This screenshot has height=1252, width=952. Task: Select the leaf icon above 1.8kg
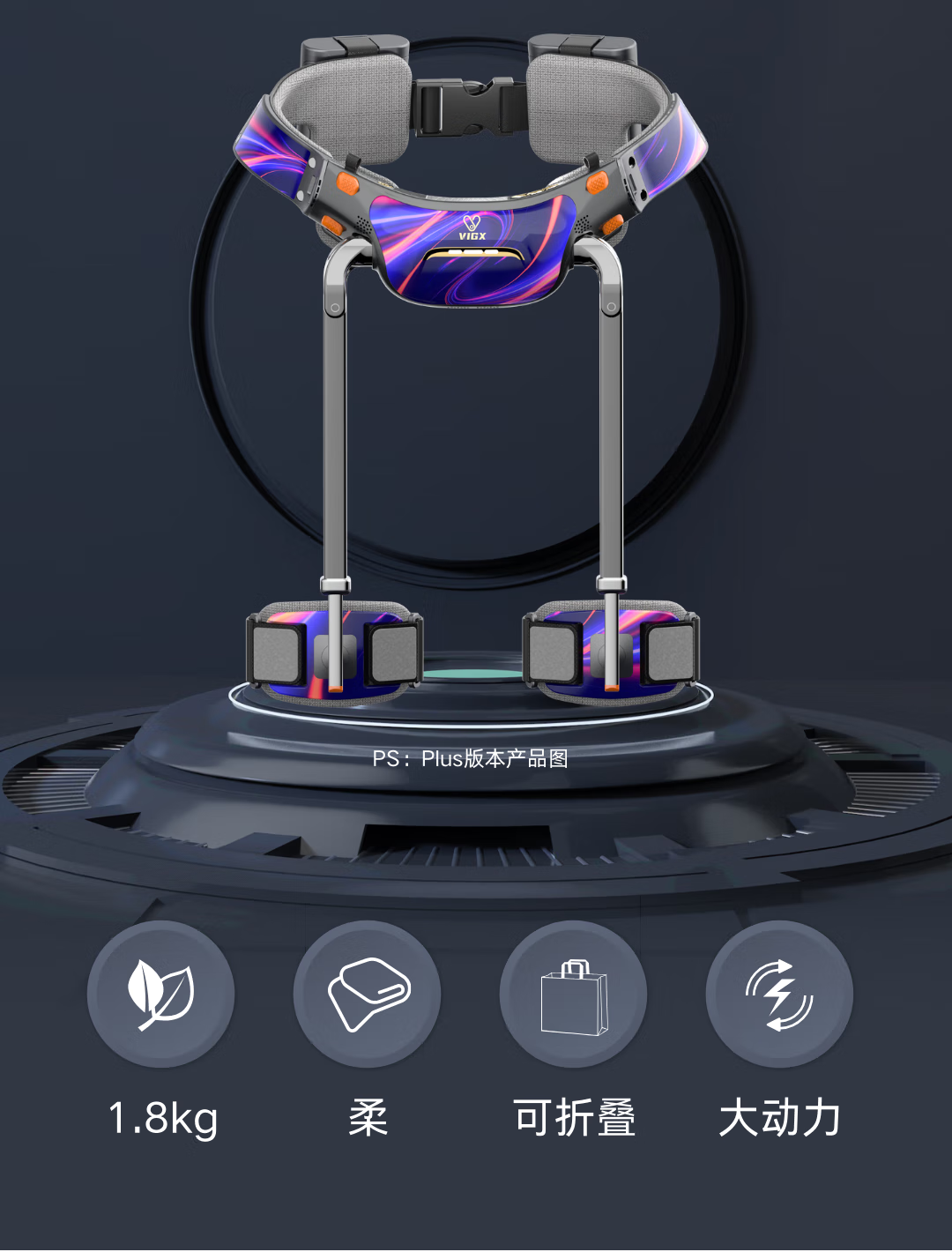coord(161,995)
